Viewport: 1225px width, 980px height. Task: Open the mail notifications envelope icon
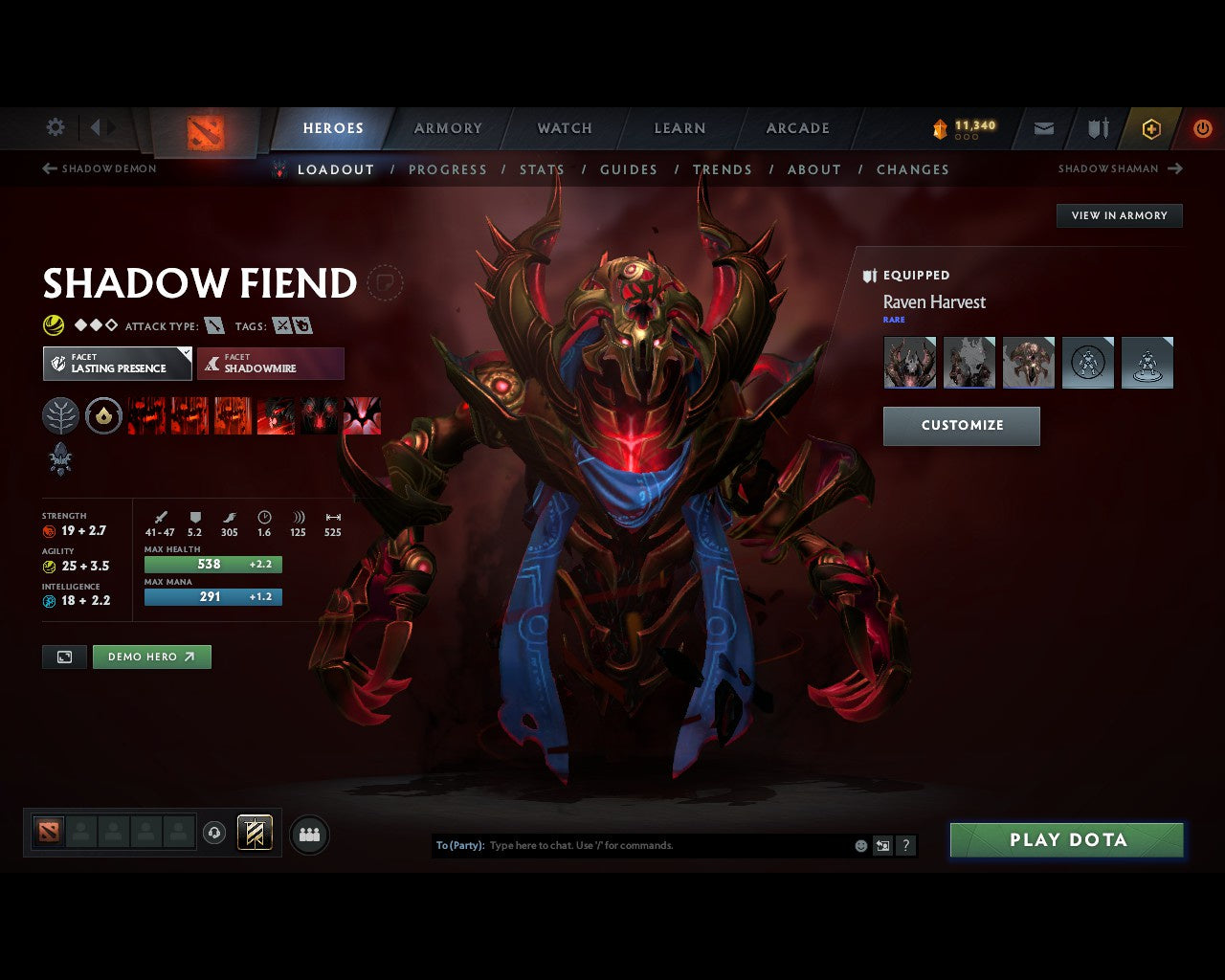tap(1042, 128)
